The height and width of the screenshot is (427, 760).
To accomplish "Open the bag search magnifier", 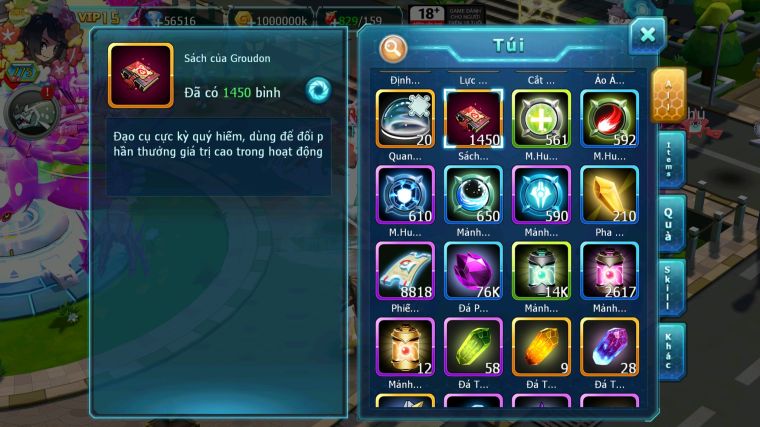I will click(x=393, y=48).
